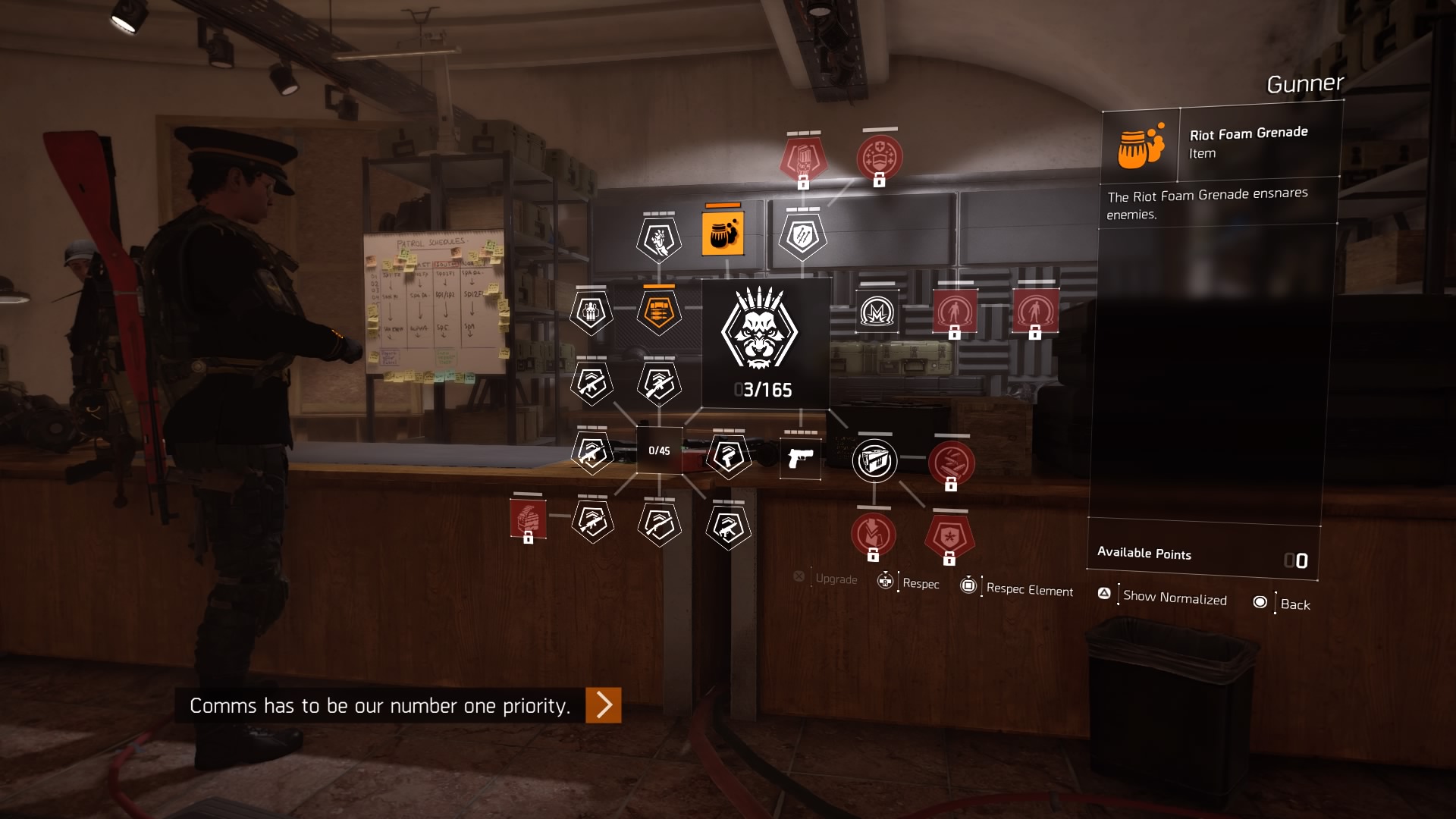Click the locked ammo stack node
Image resolution: width=1456 pixels, height=819 pixels.
[528, 520]
